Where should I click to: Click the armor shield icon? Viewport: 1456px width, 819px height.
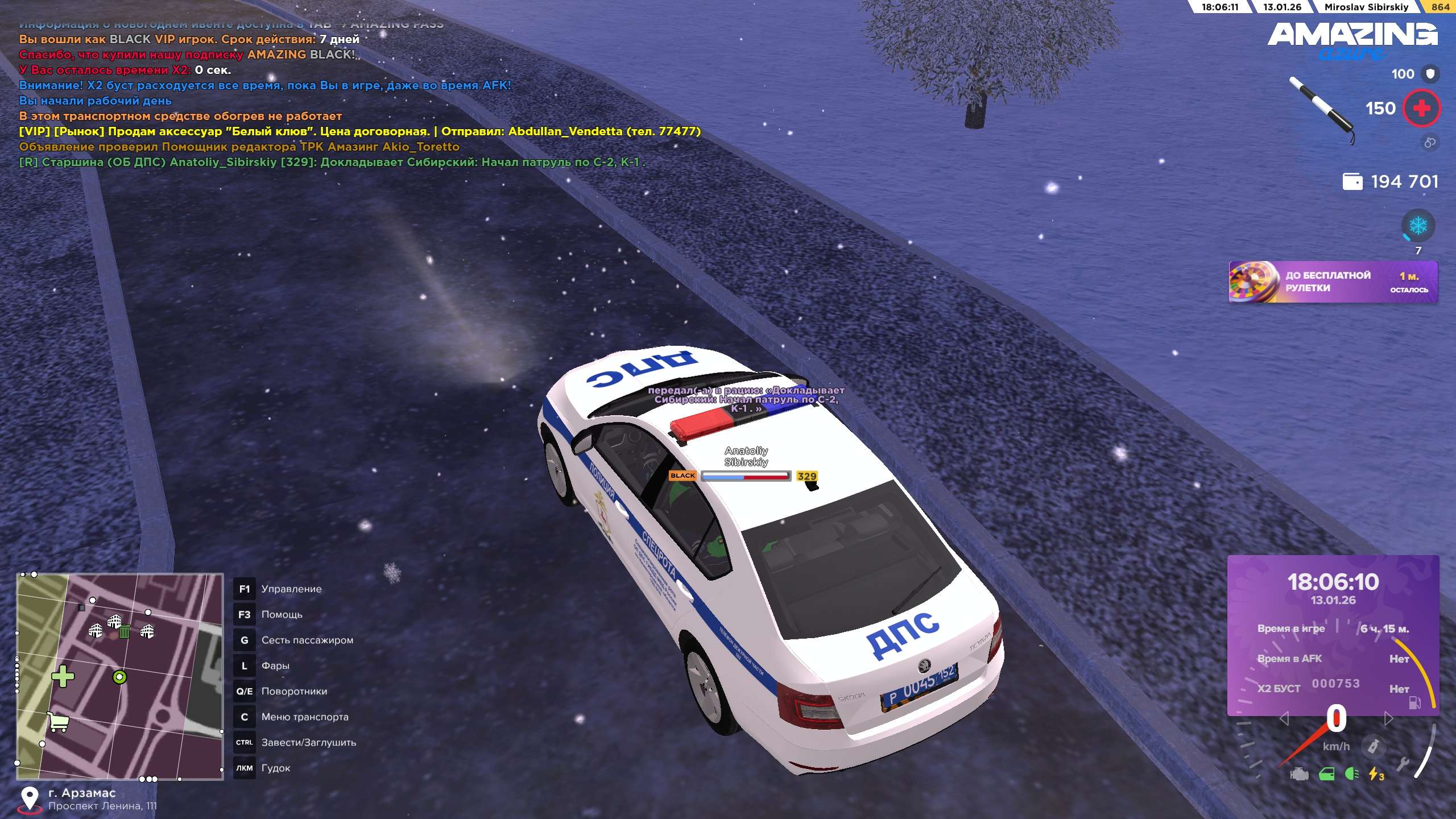(1430, 74)
